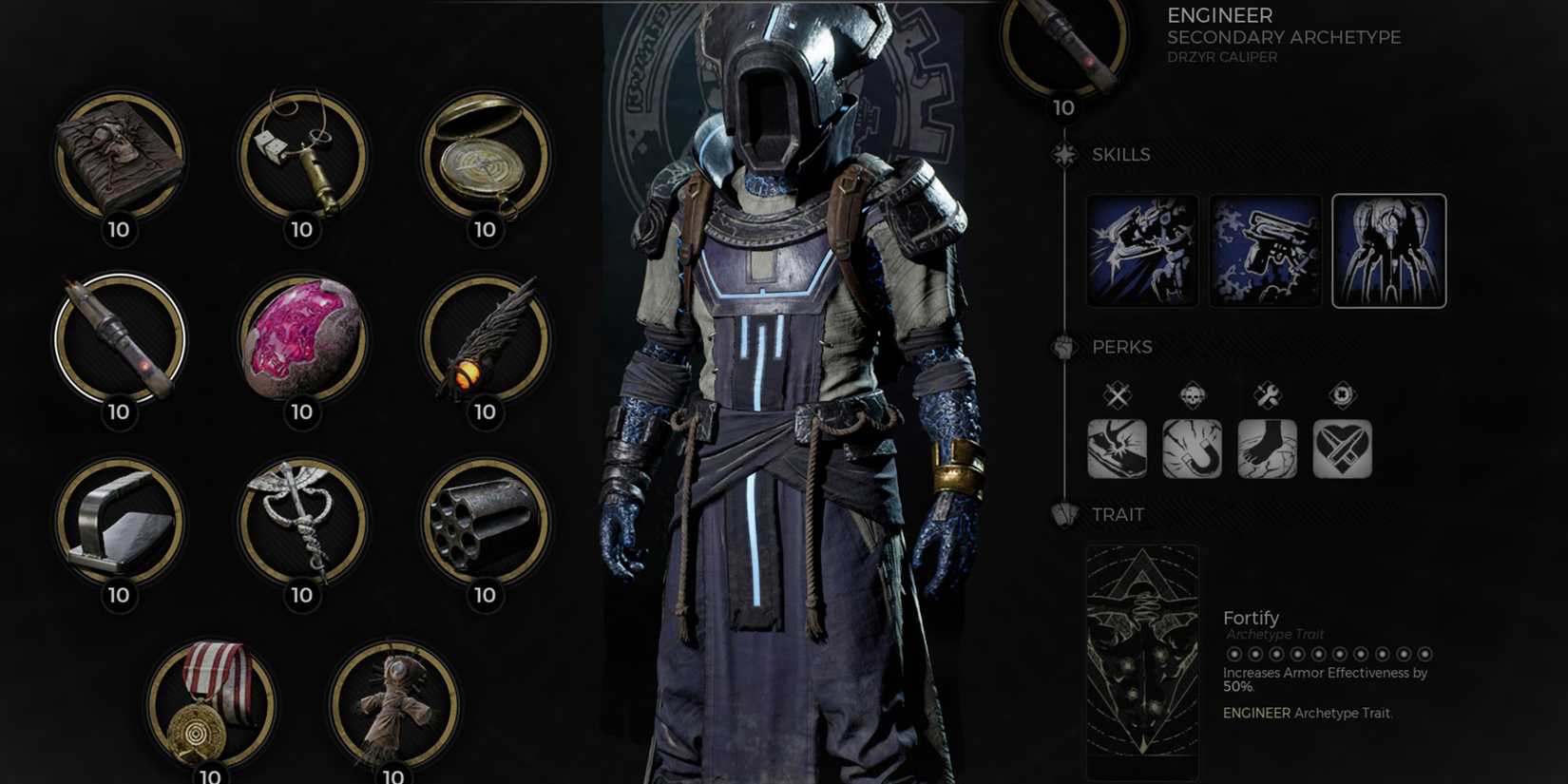Select the whistle item icon
Viewport: 1568px width, 784px height.
pos(301,160)
